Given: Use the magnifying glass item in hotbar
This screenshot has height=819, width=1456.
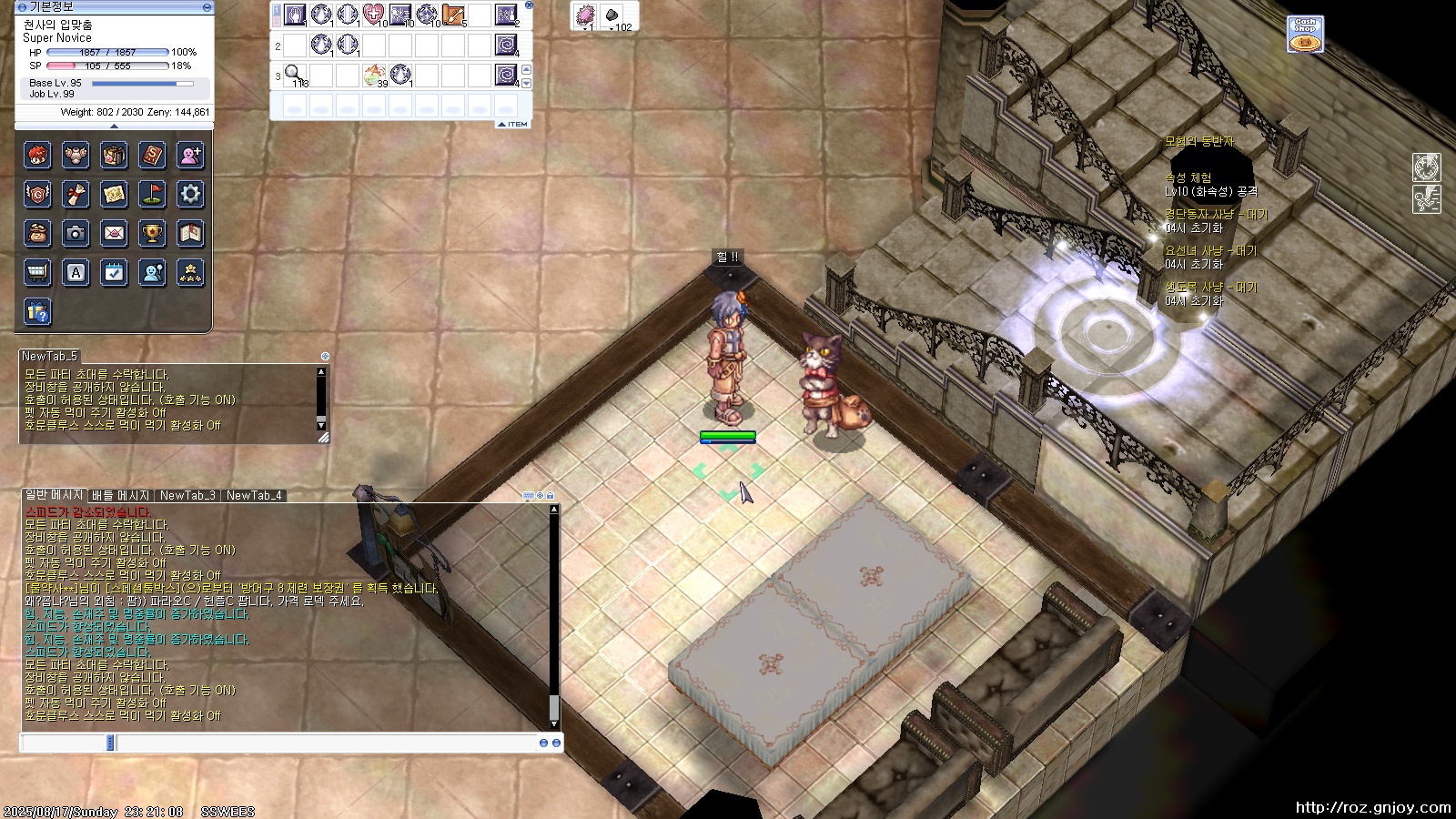Looking at the screenshot, I should tap(294, 74).
